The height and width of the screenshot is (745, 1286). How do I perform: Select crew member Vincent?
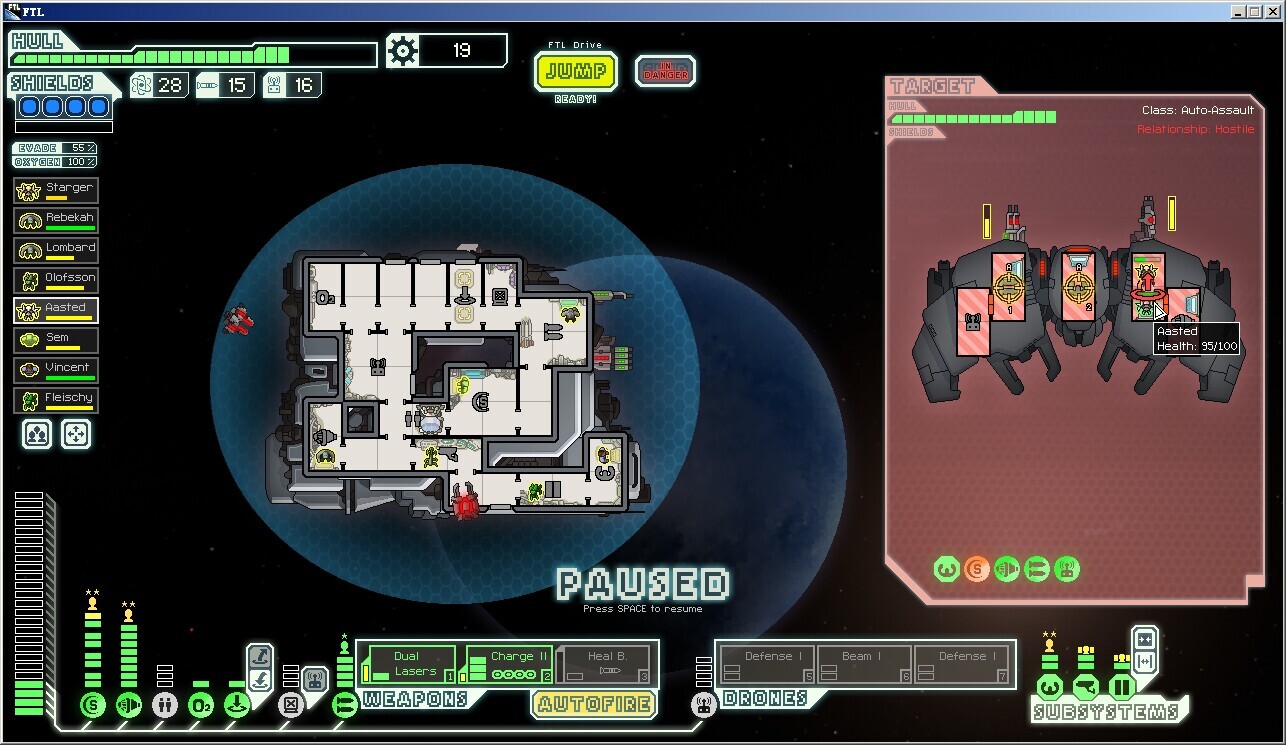point(56,370)
